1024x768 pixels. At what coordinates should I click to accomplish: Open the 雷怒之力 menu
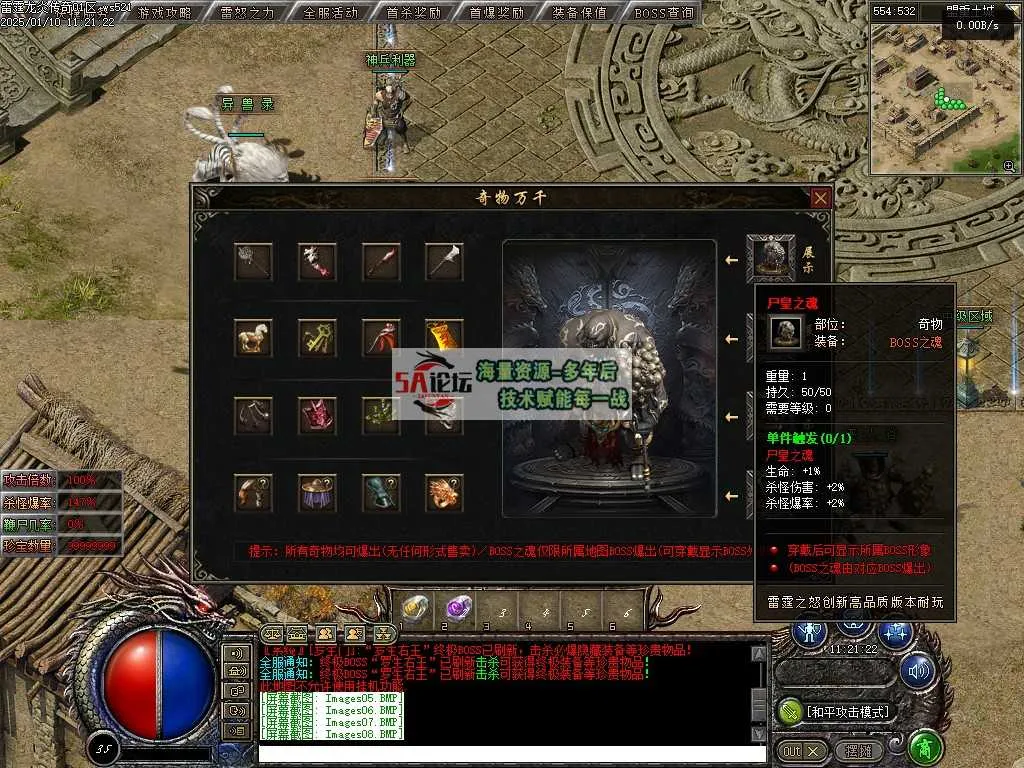point(247,13)
